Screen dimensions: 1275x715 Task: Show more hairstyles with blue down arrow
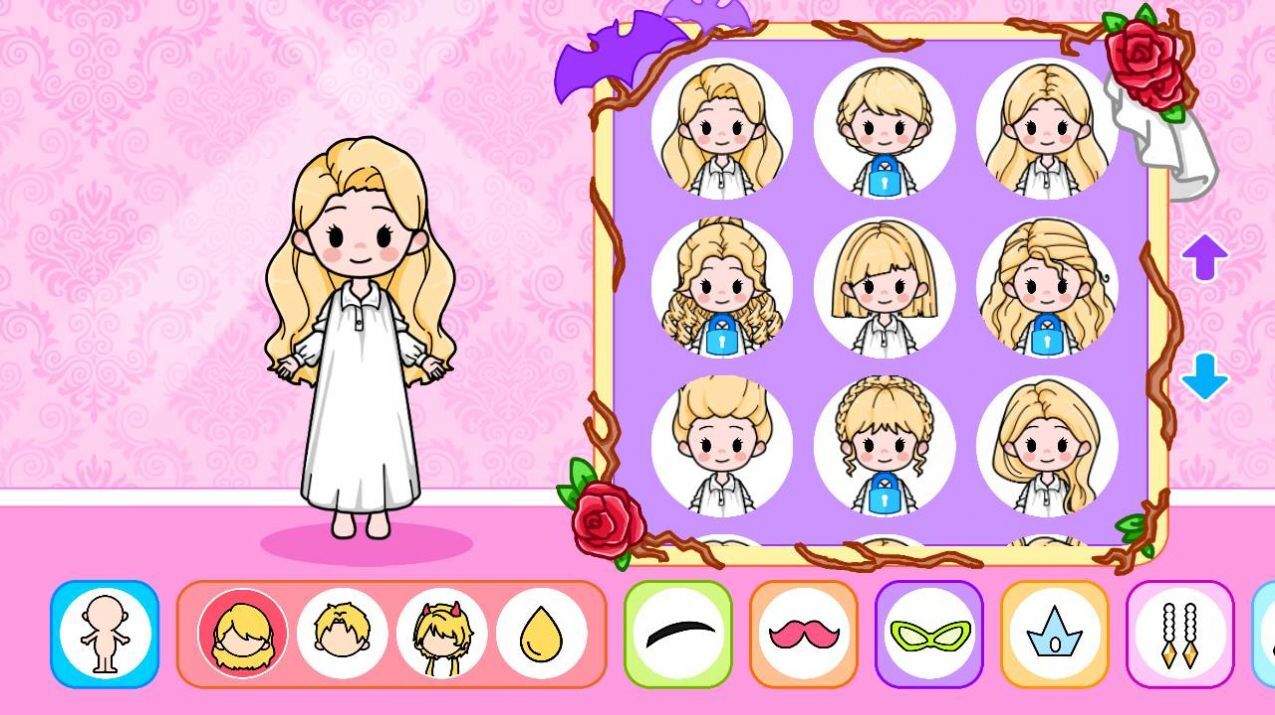[1204, 377]
